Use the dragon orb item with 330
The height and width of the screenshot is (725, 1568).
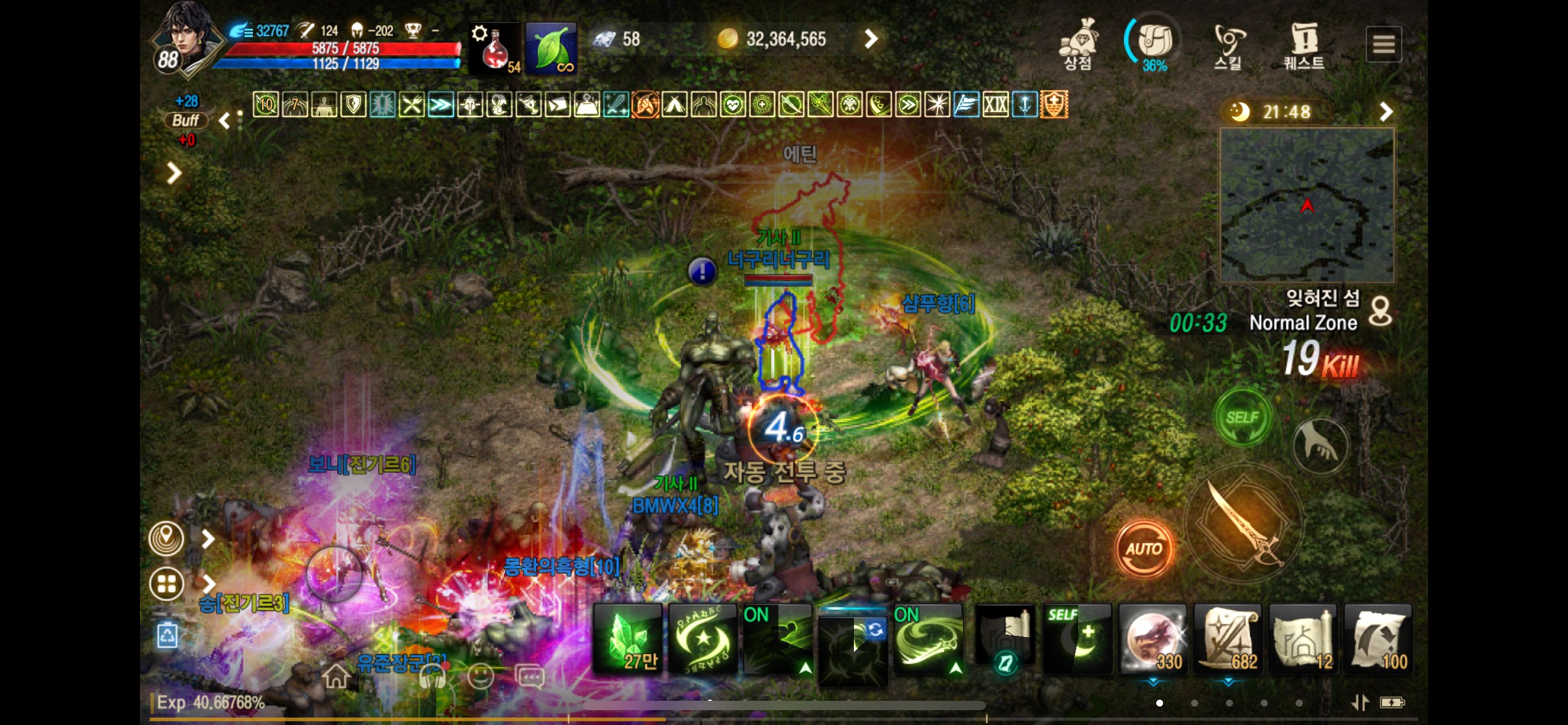tap(1152, 639)
